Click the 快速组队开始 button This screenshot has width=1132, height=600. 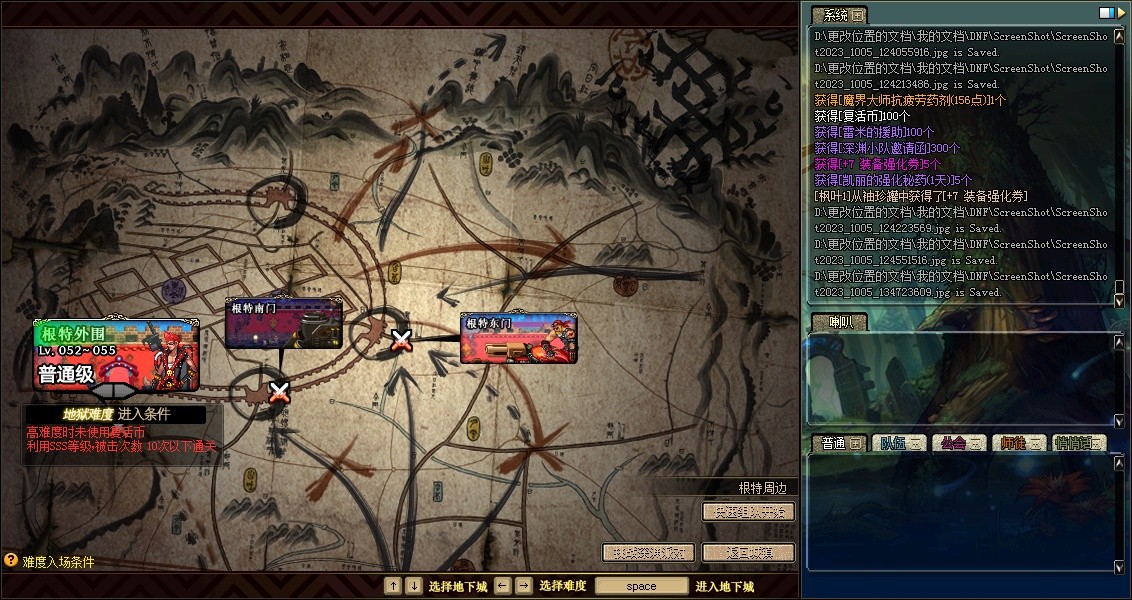coord(749,511)
